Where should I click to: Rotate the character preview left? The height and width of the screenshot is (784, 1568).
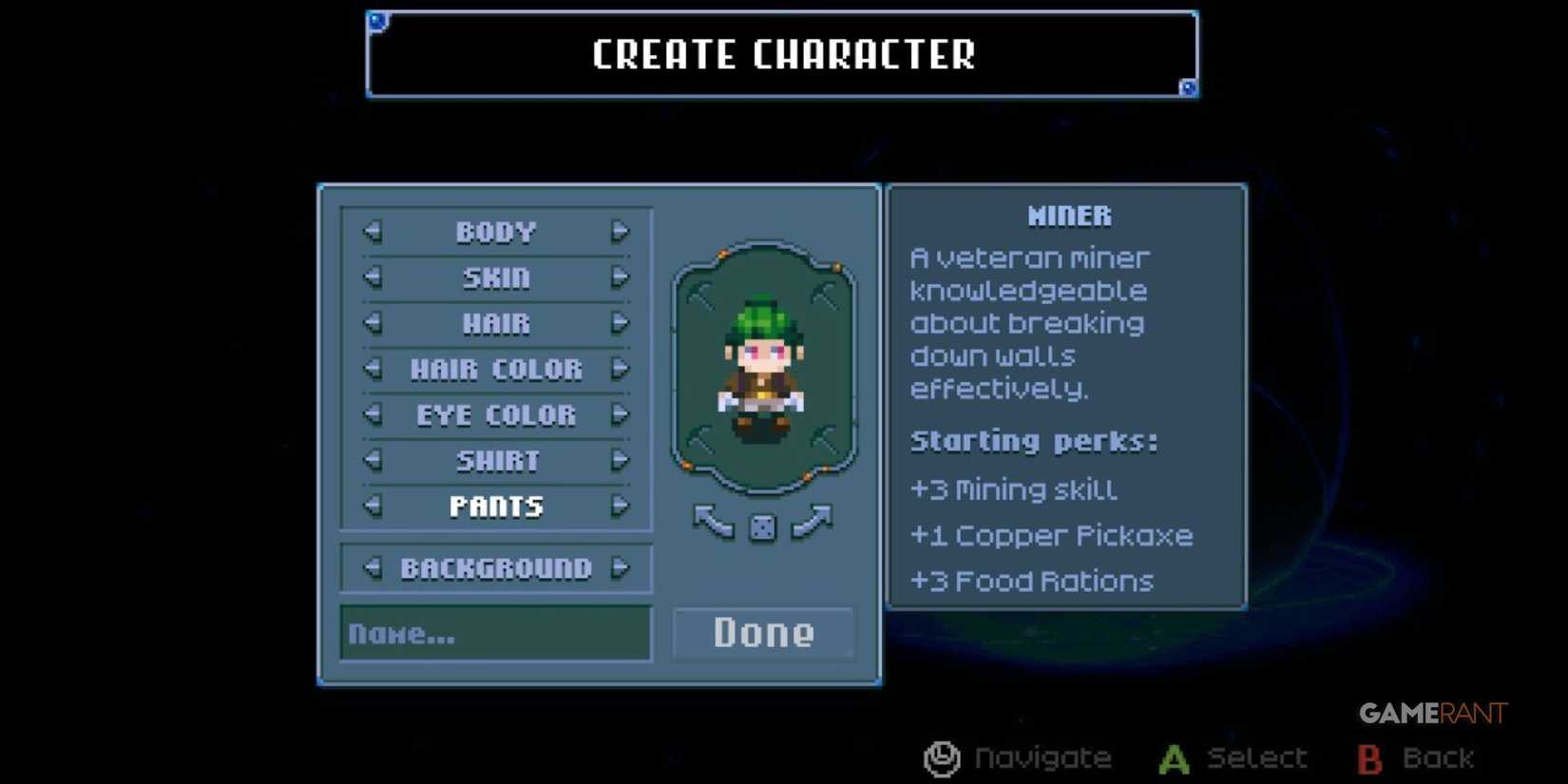click(711, 522)
